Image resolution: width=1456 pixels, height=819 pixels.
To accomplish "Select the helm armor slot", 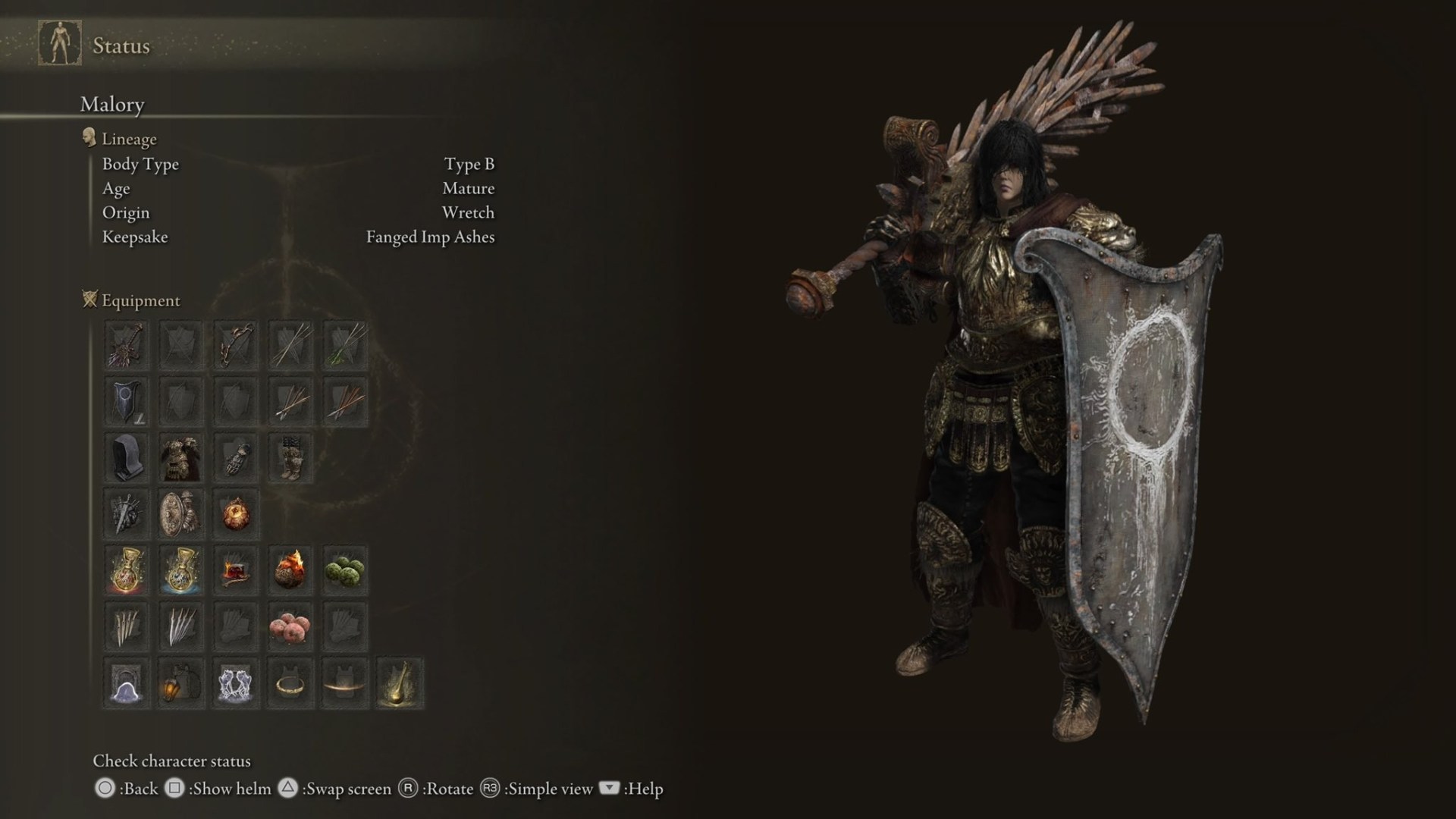I will tap(126, 457).
